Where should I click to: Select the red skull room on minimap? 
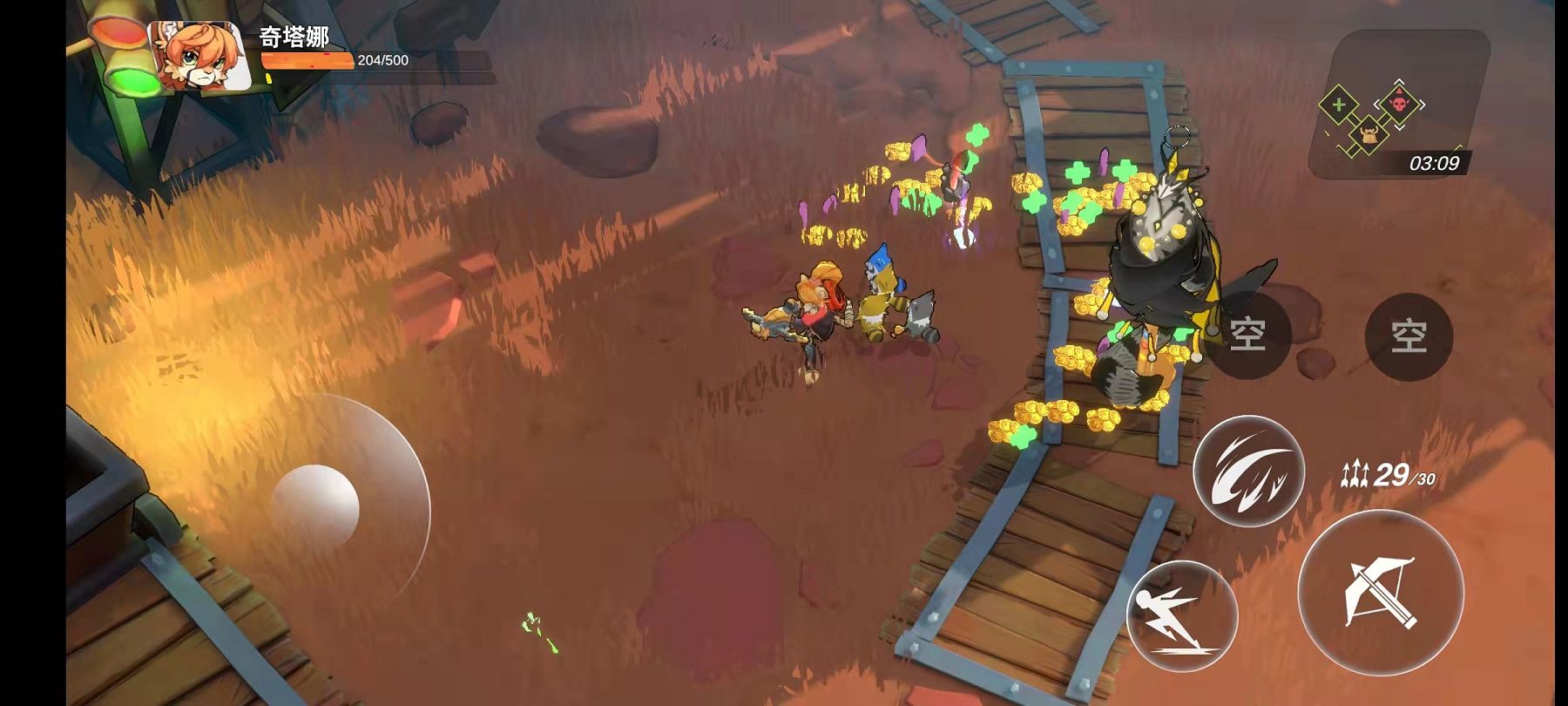1399,105
